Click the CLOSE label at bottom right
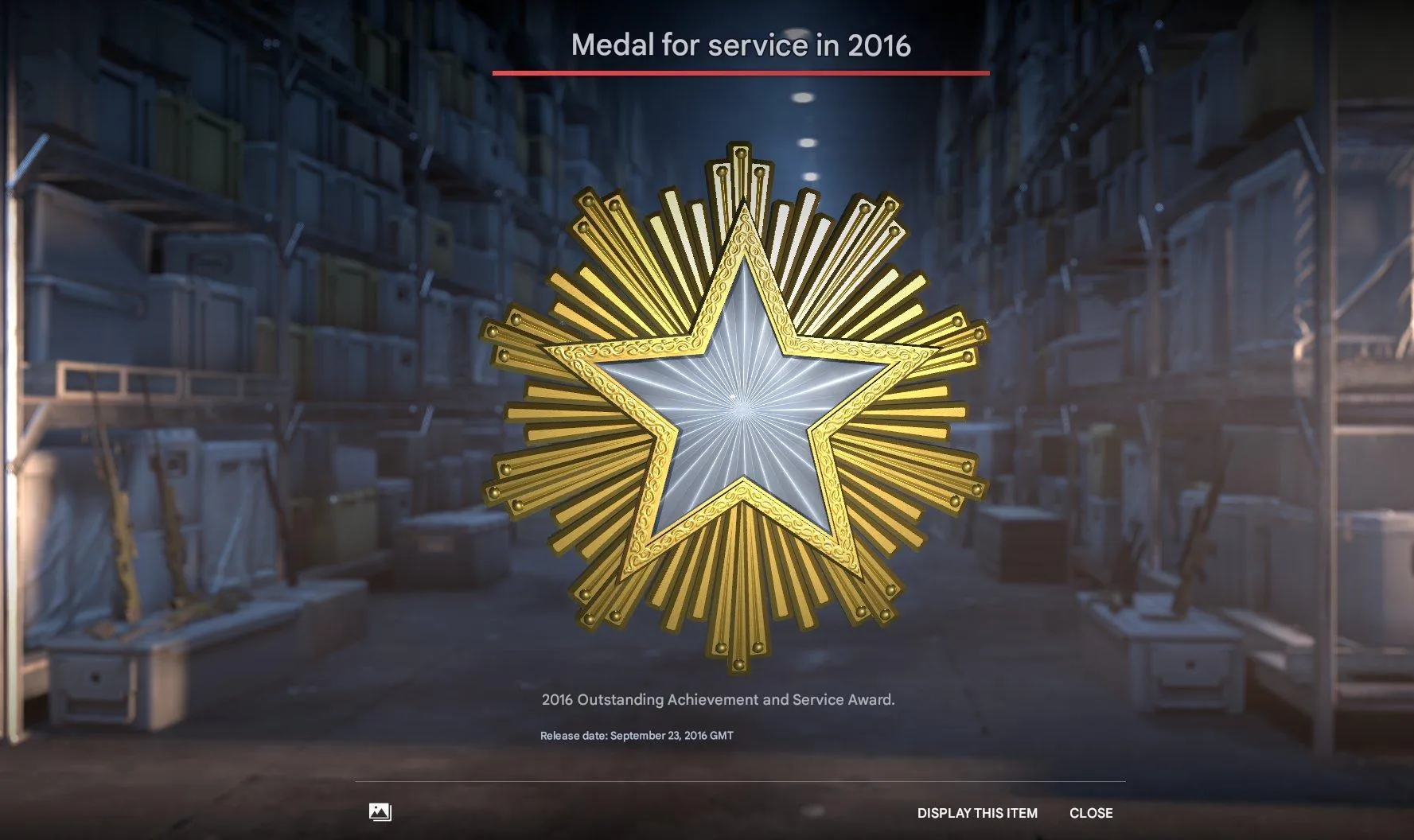Viewport: 1414px width, 840px height. [x=1091, y=813]
